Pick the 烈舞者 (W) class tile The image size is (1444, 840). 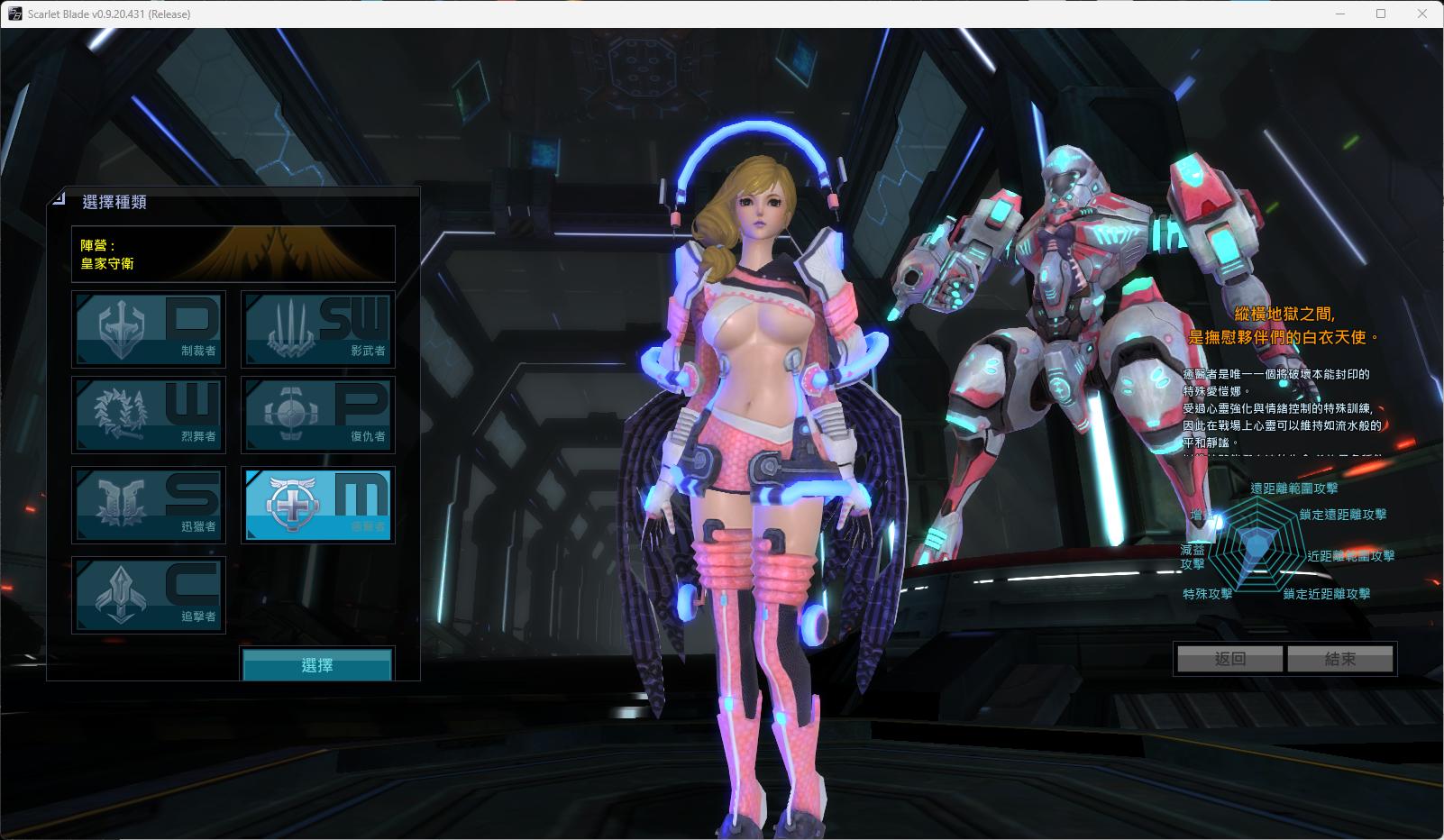pyautogui.click(x=149, y=415)
